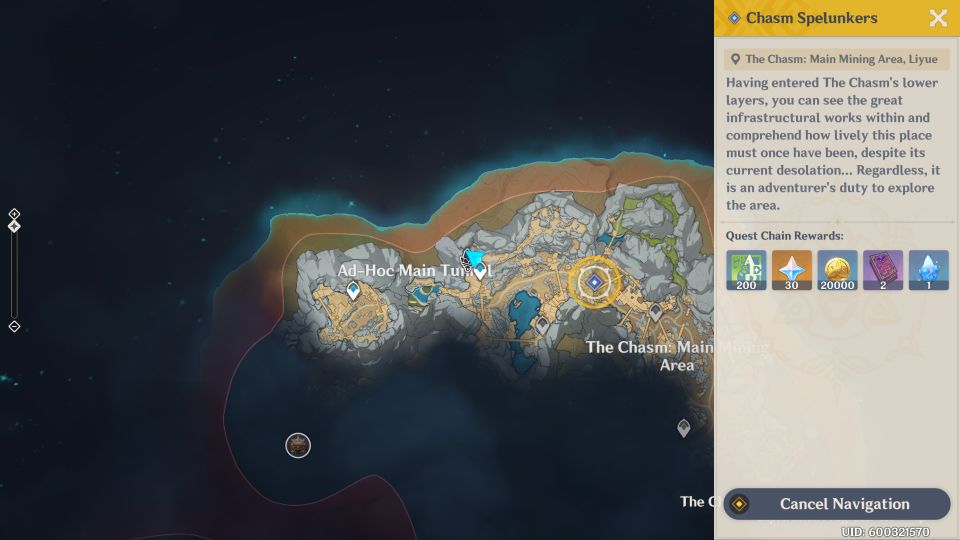Select the teleport waypoint below Ad-Hoc Main Tunnel label
Screen dimensions: 960x540
coord(353,291)
